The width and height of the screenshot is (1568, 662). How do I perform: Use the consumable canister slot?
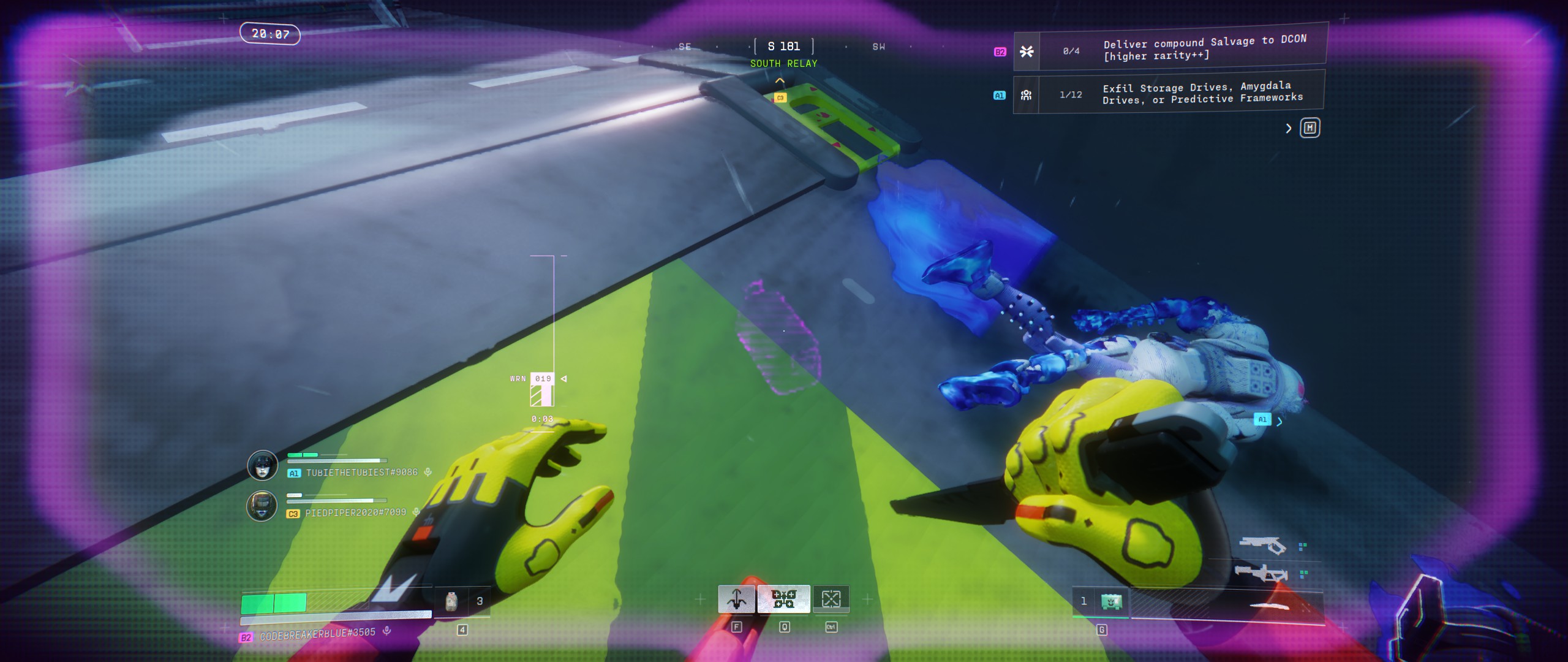tap(451, 602)
